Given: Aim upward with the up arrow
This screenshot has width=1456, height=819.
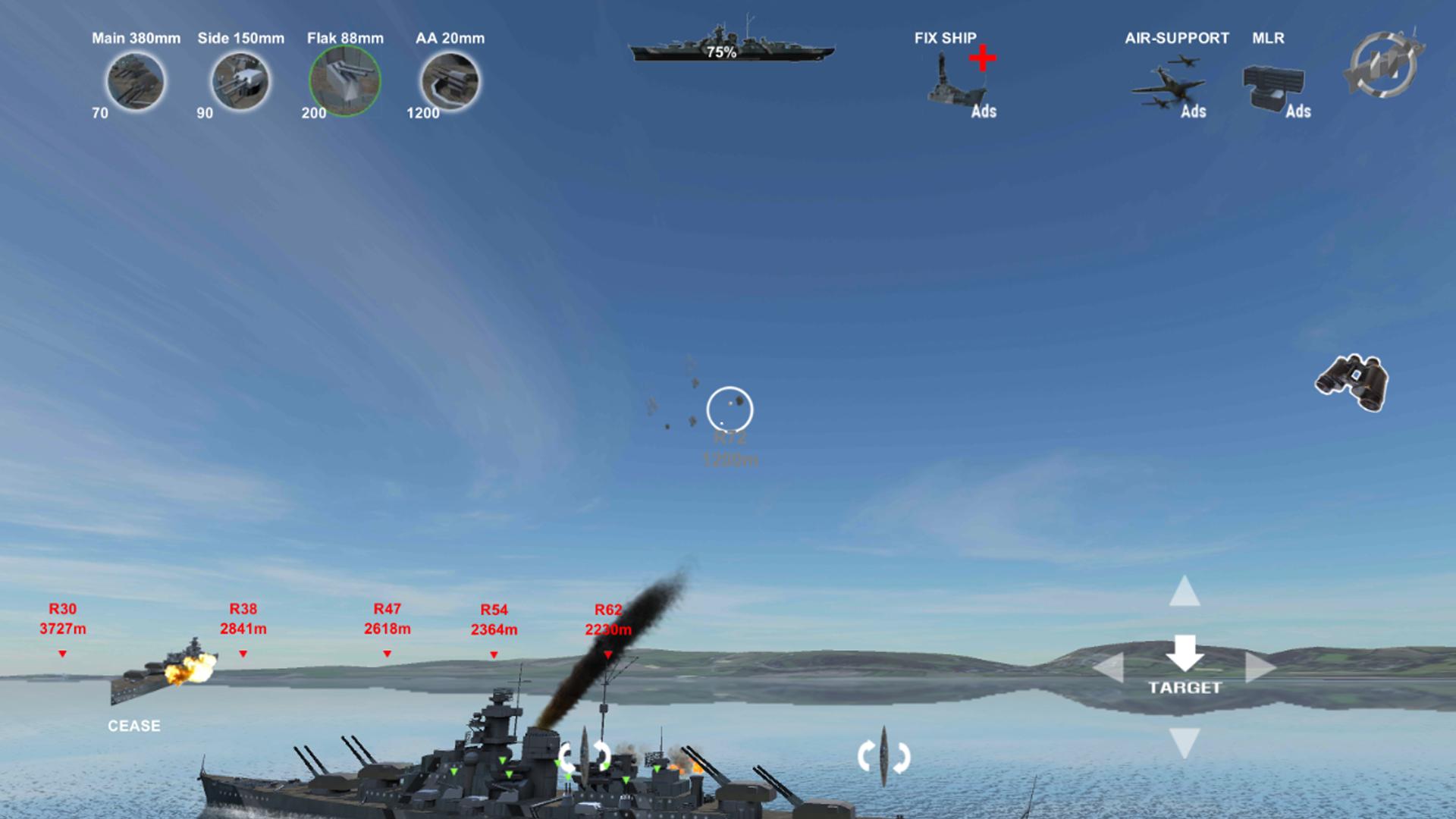Looking at the screenshot, I should point(1185,591).
